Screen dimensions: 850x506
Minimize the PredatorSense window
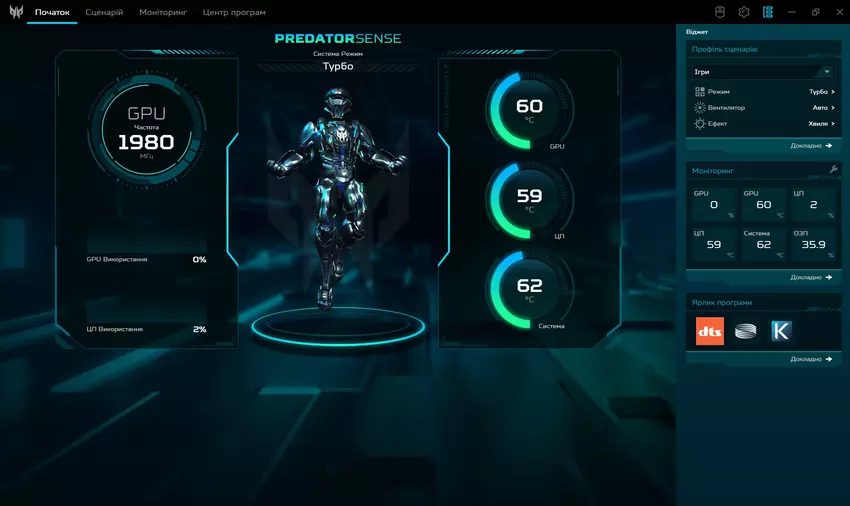(x=792, y=12)
